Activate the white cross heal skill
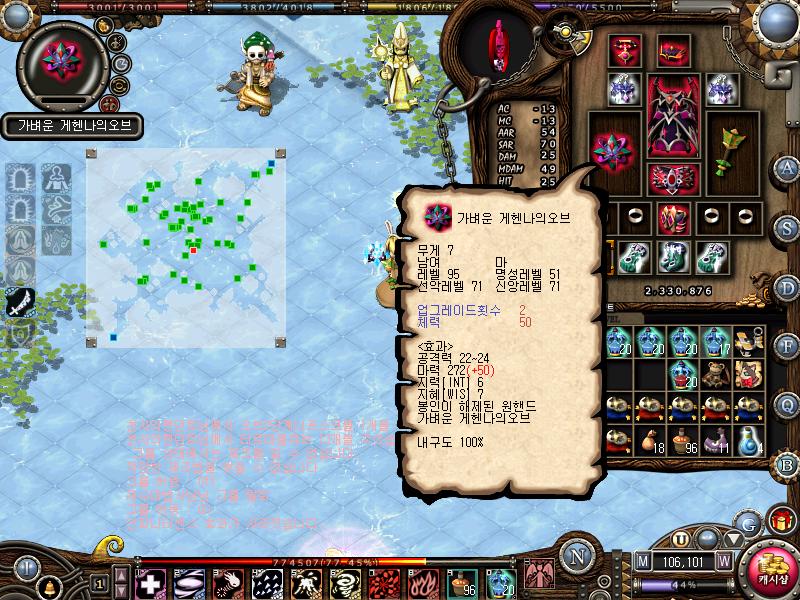Screen dimensions: 800x600 click(x=150, y=582)
